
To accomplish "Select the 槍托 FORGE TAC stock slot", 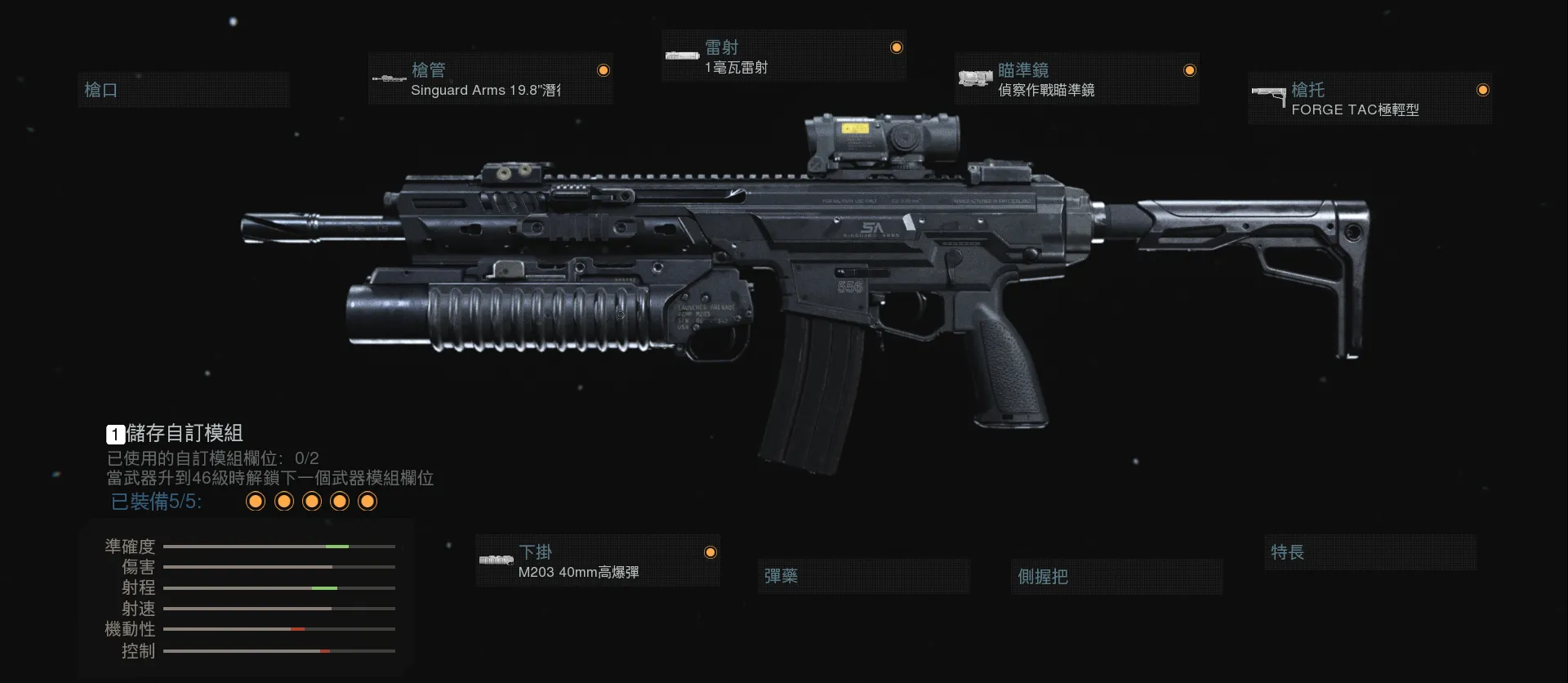I will point(1370,99).
